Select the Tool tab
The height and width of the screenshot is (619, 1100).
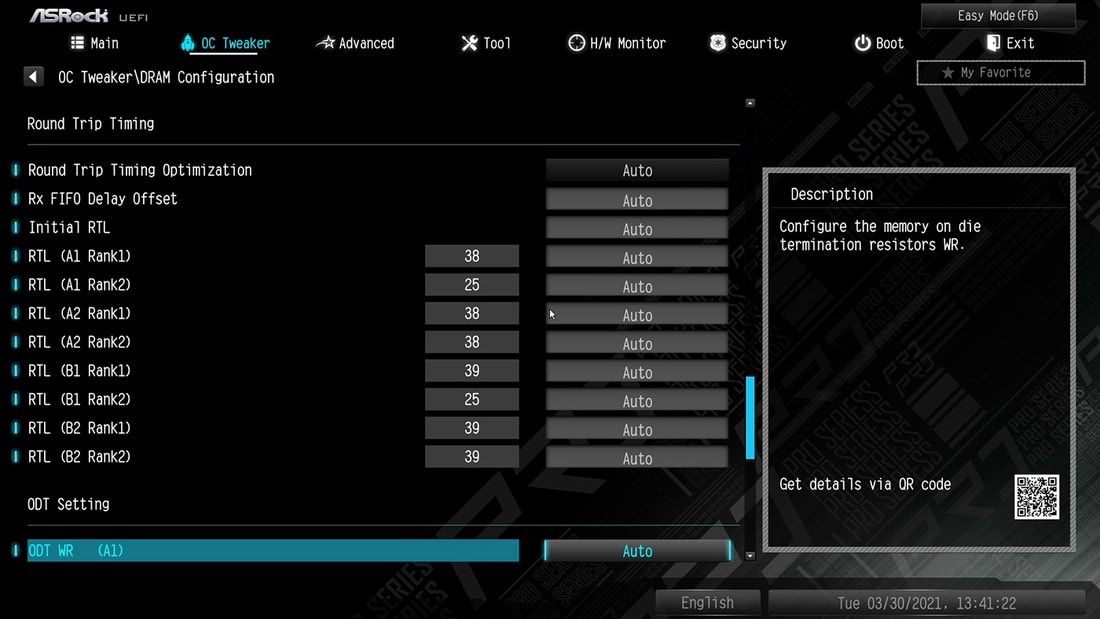coord(486,43)
